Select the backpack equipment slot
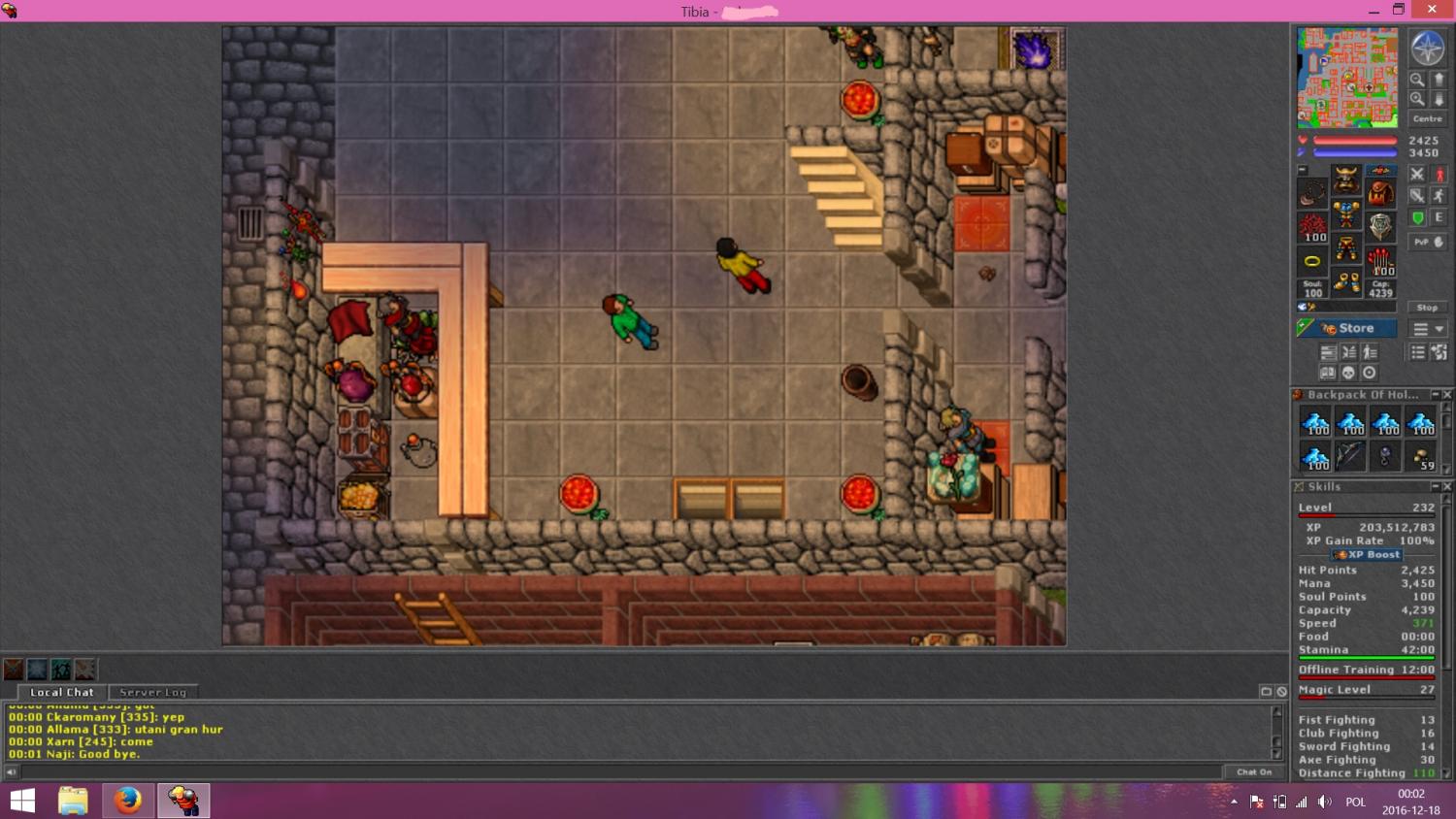 coord(1380,193)
